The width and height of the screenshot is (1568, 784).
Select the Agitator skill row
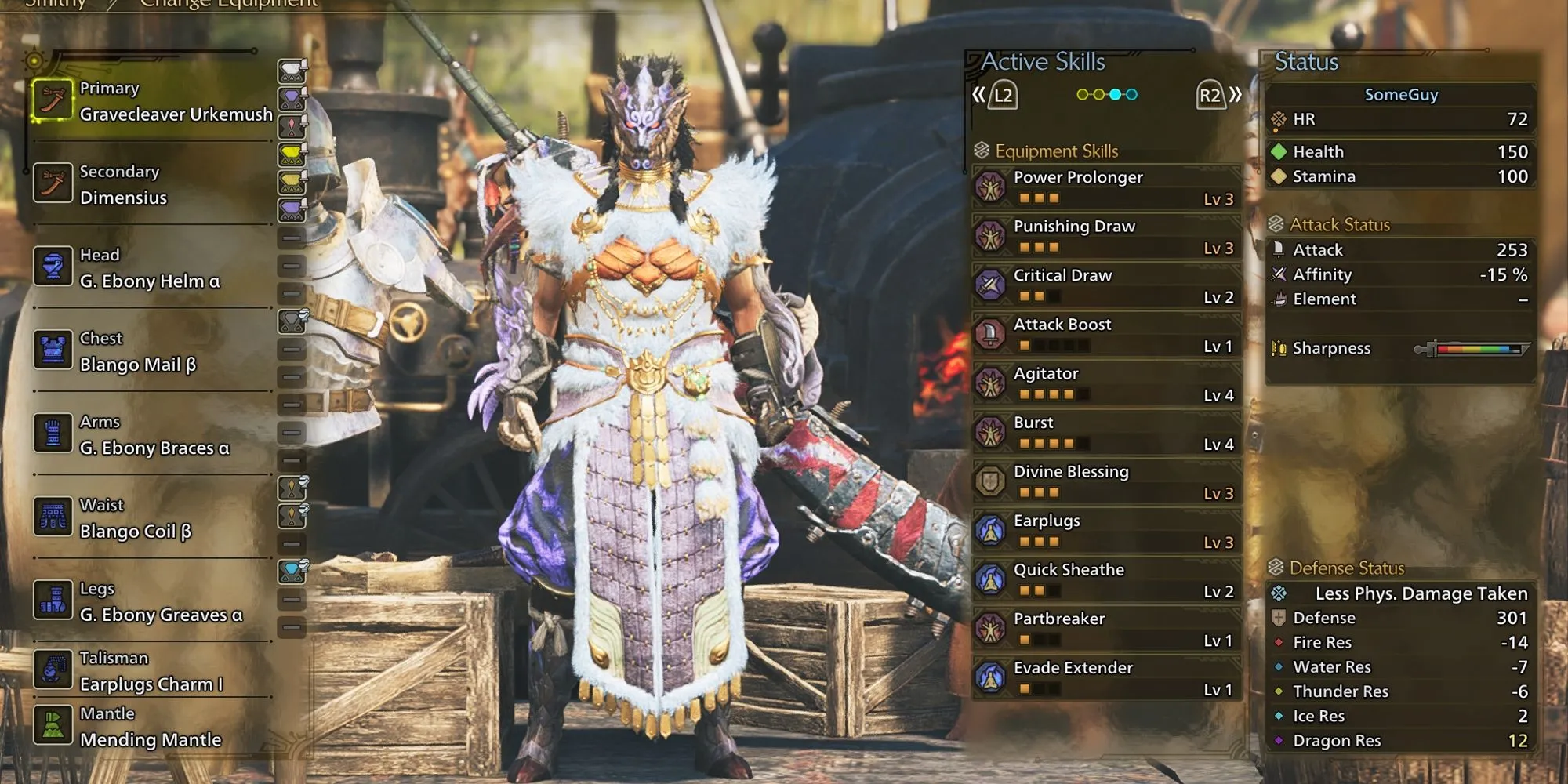click(x=1106, y=383)
